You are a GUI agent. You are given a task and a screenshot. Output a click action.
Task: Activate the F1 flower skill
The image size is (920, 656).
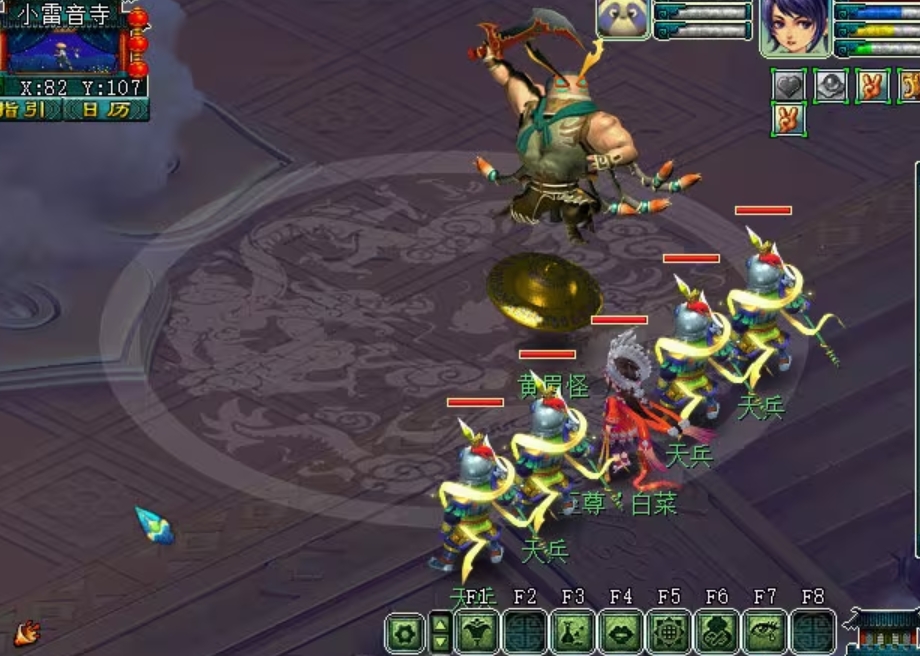point(477,632)
